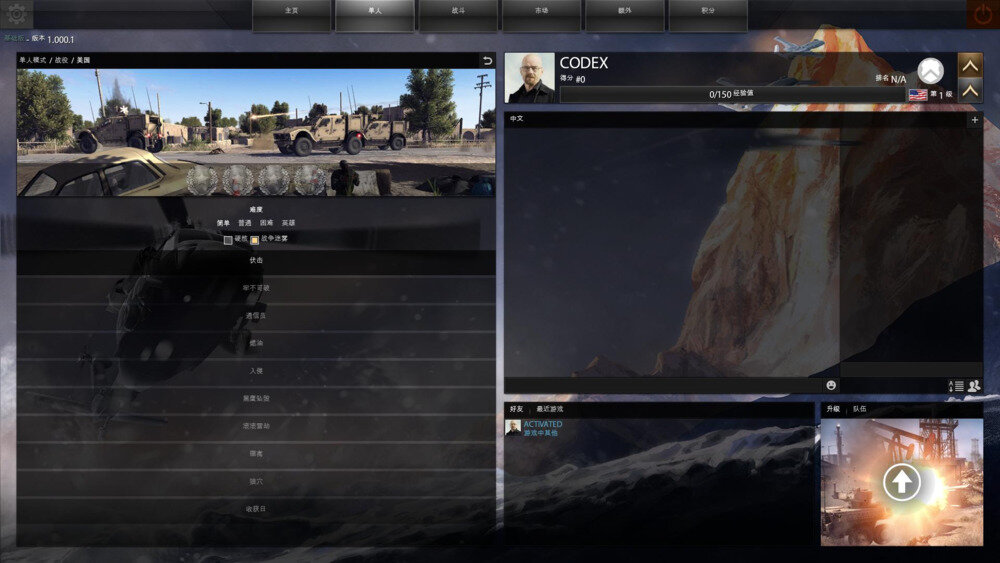Open the gear settings icon
Screen dimensions: 1000x563
click(19, 13)
